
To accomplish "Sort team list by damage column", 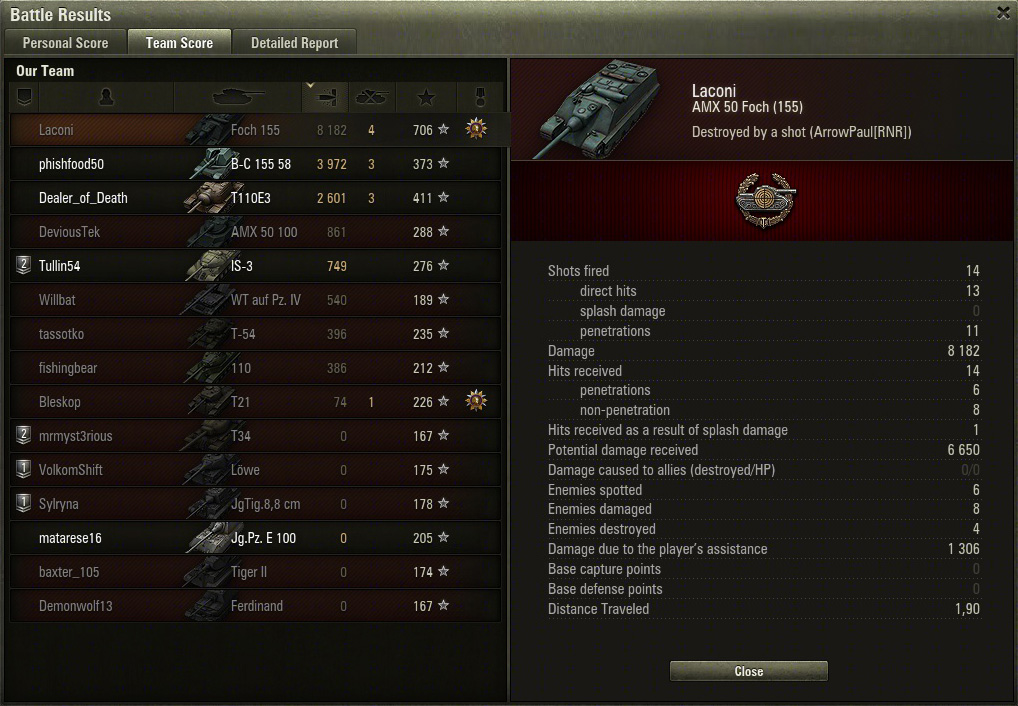I will click(x=326, y=97).
